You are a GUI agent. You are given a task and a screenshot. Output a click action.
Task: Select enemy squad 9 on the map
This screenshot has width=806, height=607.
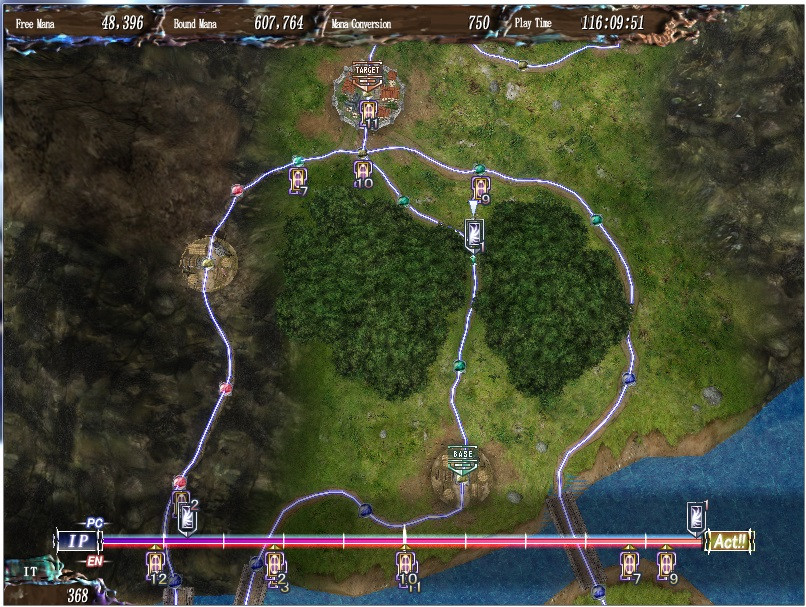coord(481,188)
